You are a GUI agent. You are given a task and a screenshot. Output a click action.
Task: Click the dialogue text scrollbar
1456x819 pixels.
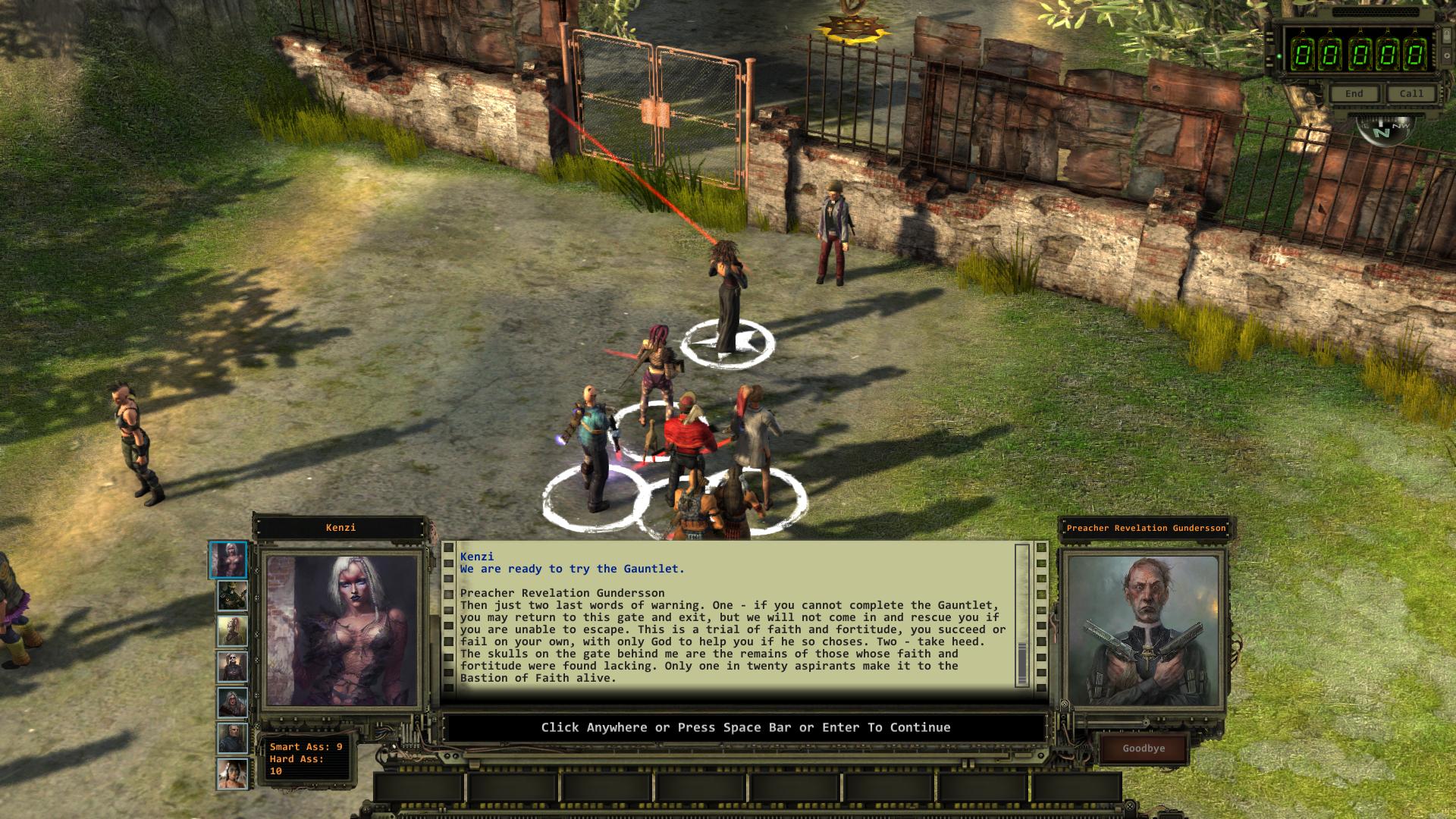click(x=1021, y=615)
